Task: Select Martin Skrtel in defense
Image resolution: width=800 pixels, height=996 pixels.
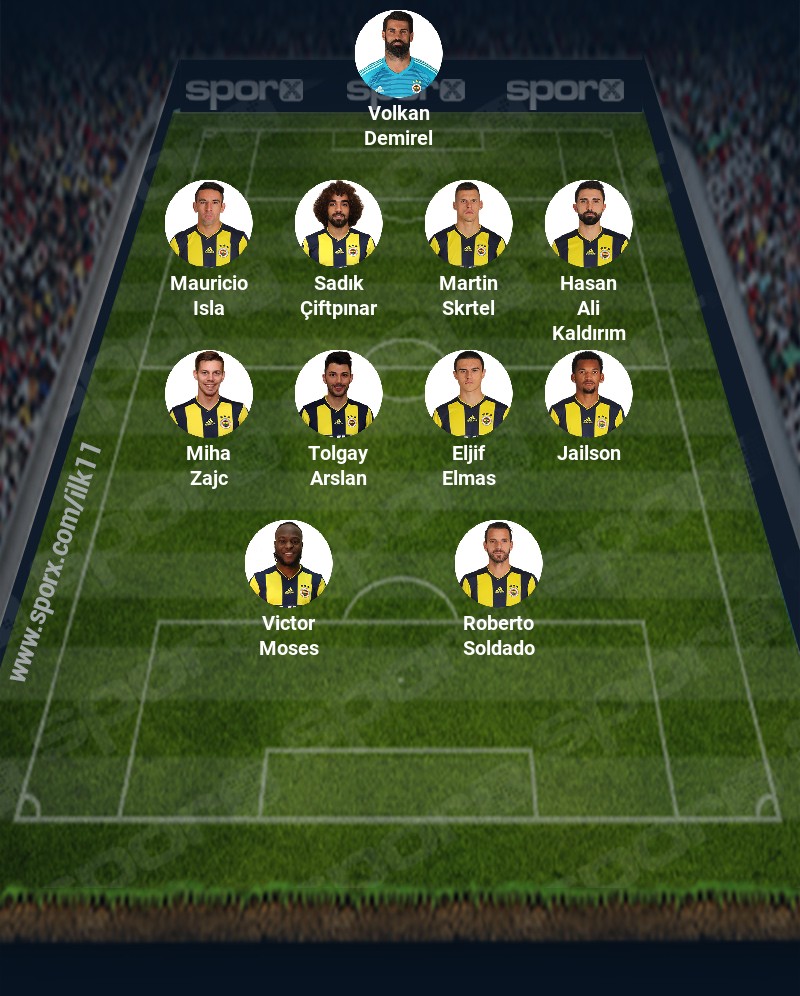Action: (468, 224)
